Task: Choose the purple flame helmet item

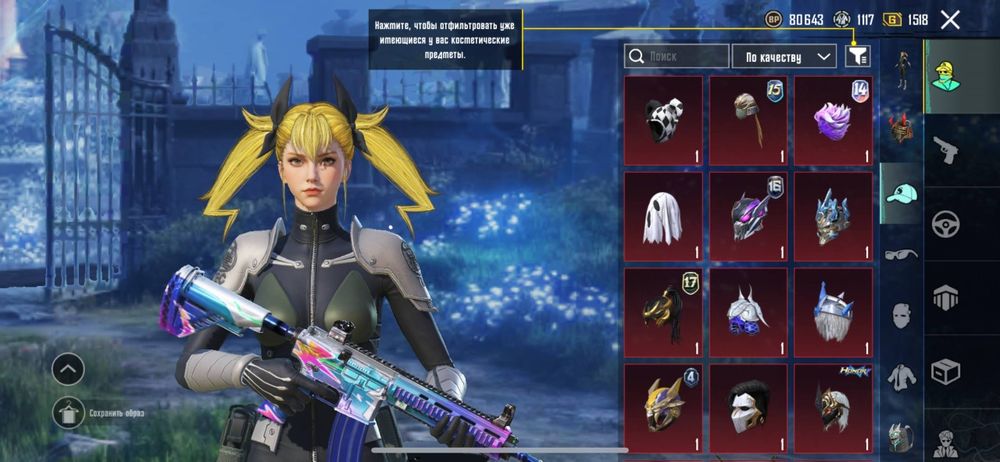Action: tap(833, 120)
